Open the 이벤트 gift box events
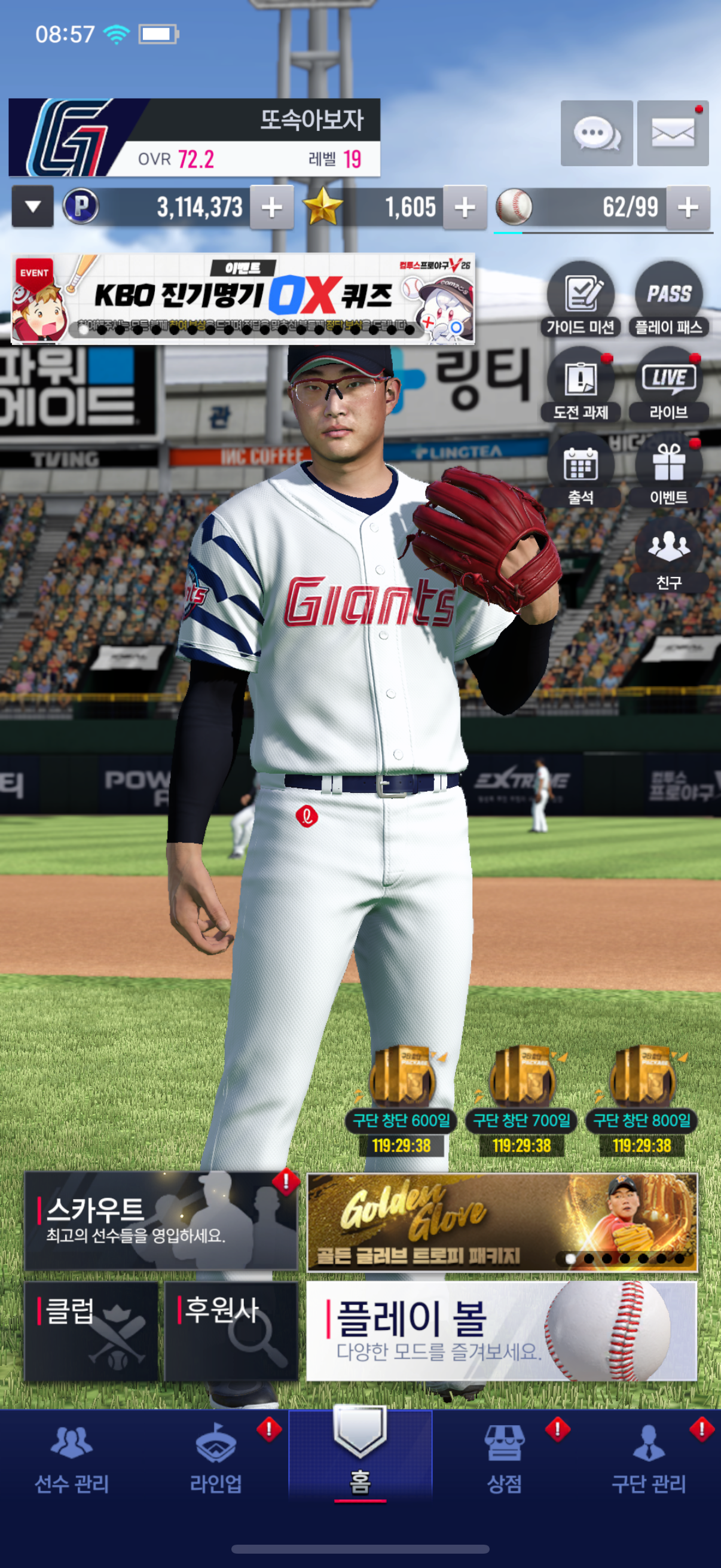Image resolution: width=721 pixels, height=1568 pixels. click(668, 470)
